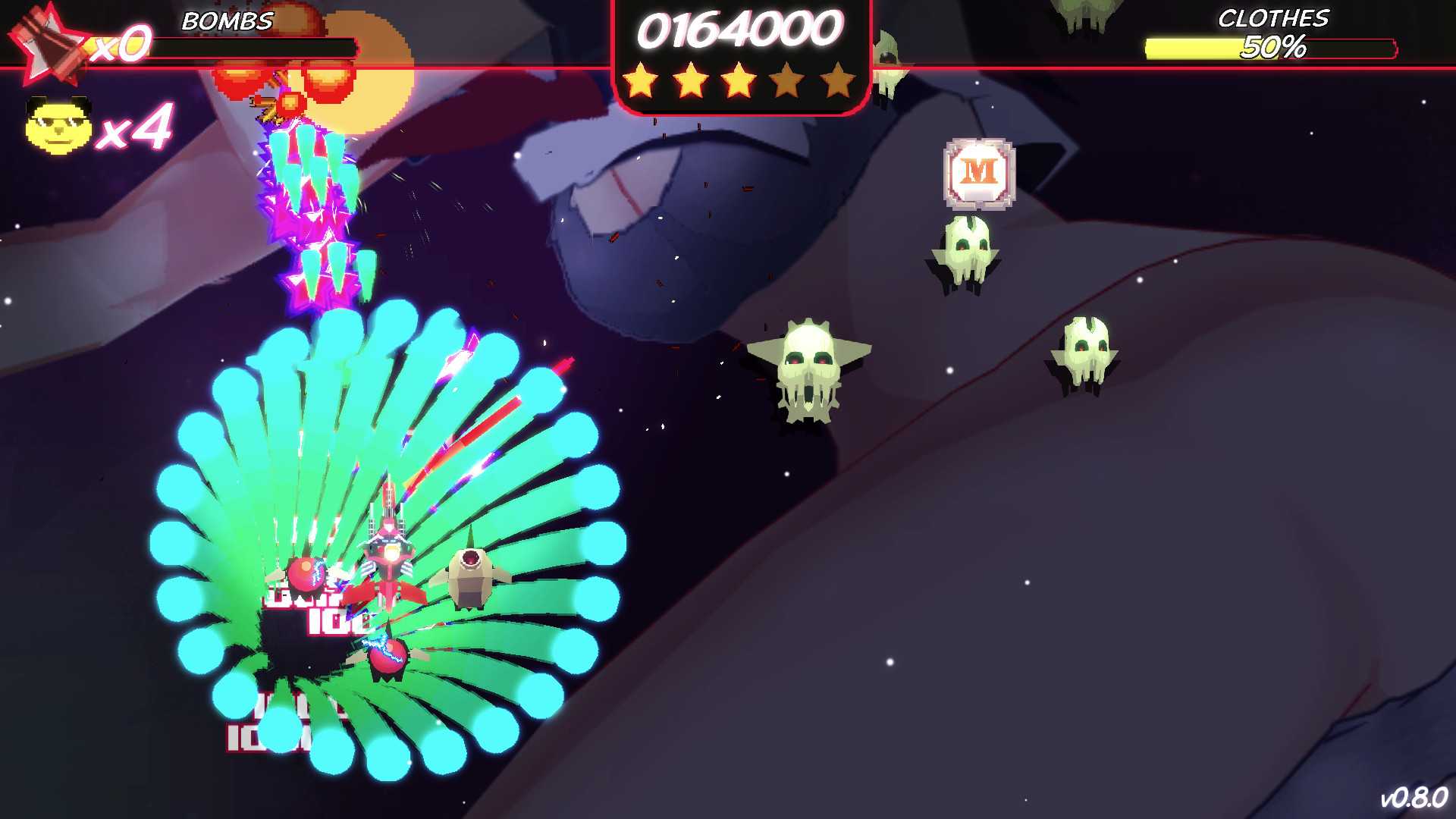This screenshot has height=819, width=1456.
Task: Select the yellow panda lives icon
Action: tap(58, 126)
